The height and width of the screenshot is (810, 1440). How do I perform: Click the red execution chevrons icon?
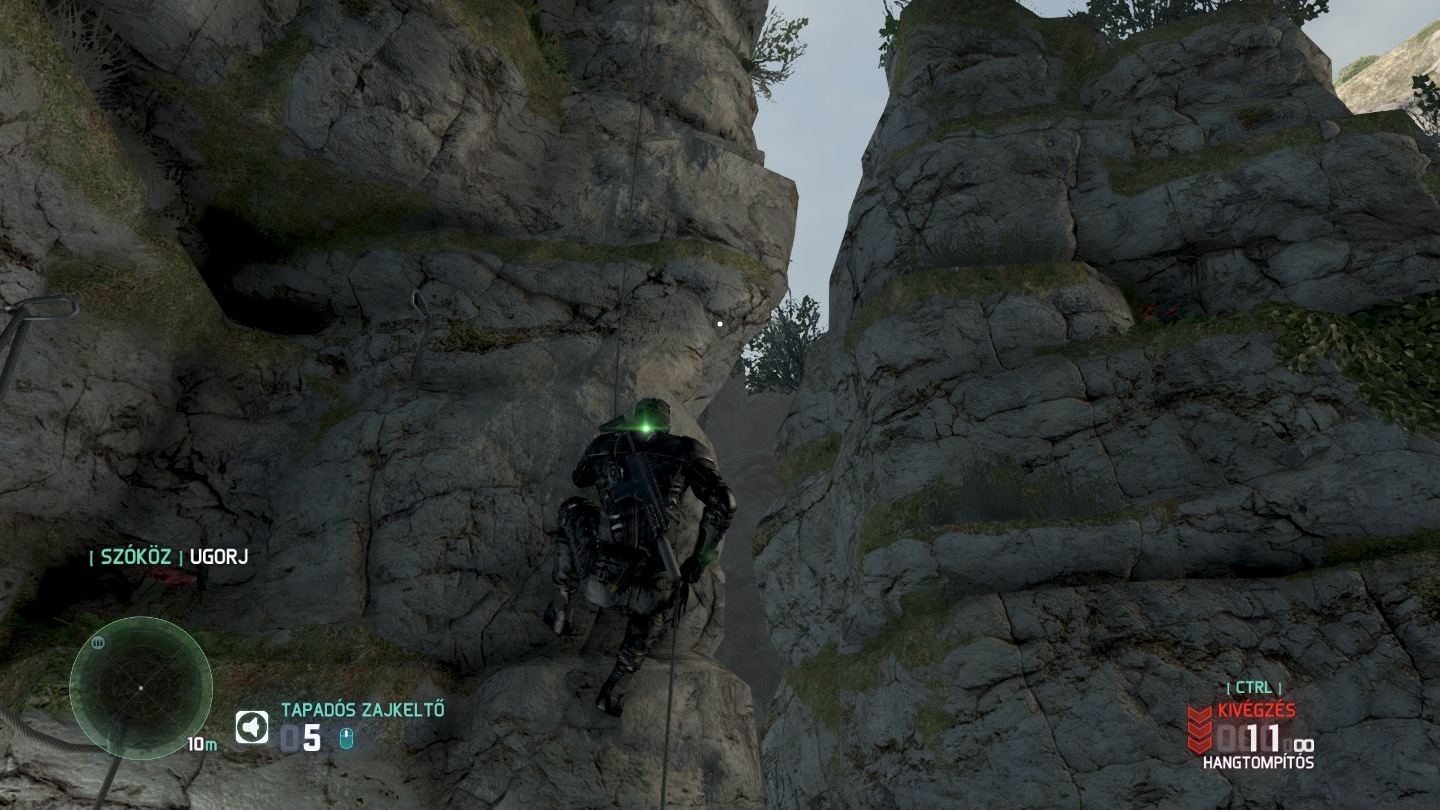[x=1200, y=728]
